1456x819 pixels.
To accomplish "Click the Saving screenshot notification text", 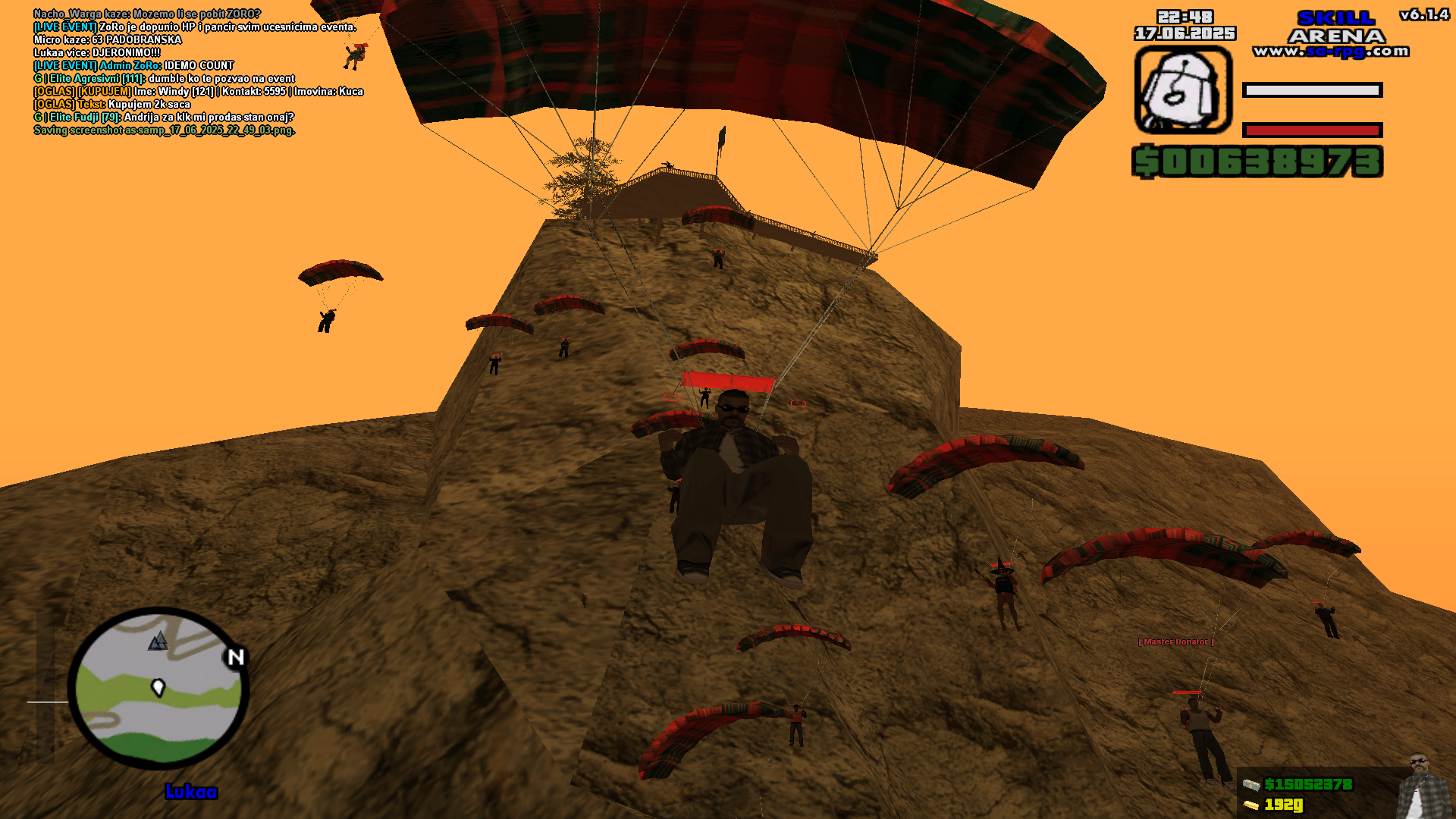I will point(164,130).
